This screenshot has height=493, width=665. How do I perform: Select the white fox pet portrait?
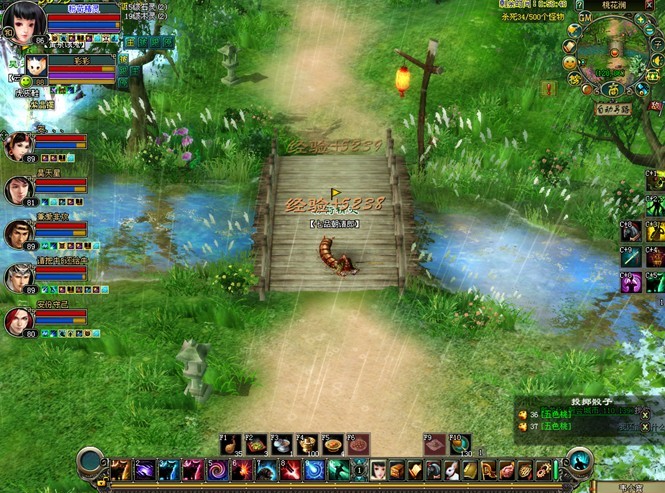point(36,68)
